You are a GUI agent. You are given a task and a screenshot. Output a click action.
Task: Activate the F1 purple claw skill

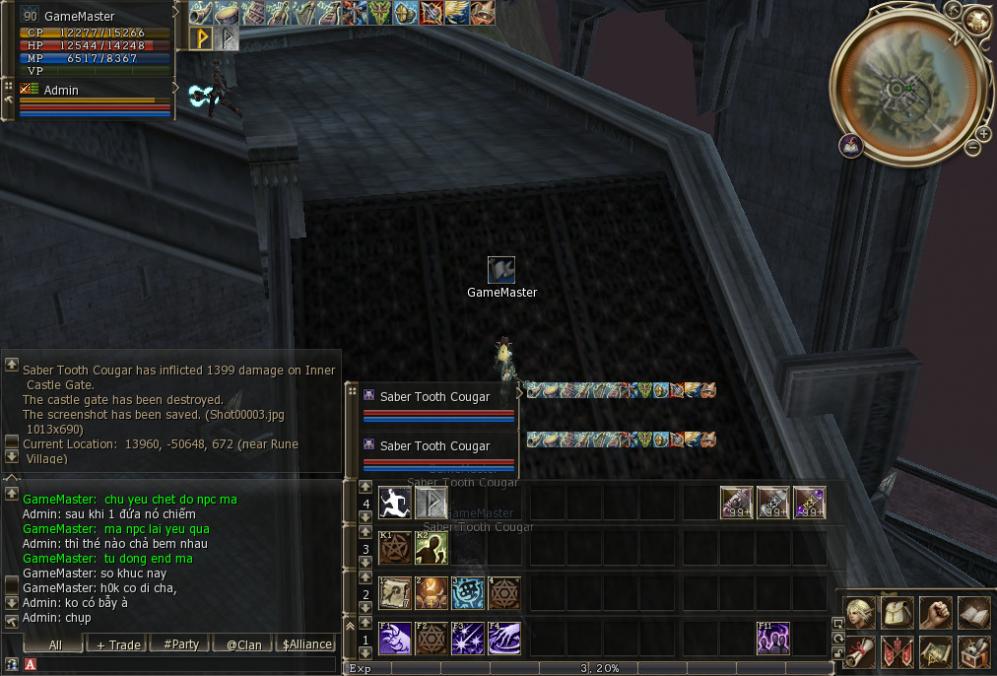394,638
